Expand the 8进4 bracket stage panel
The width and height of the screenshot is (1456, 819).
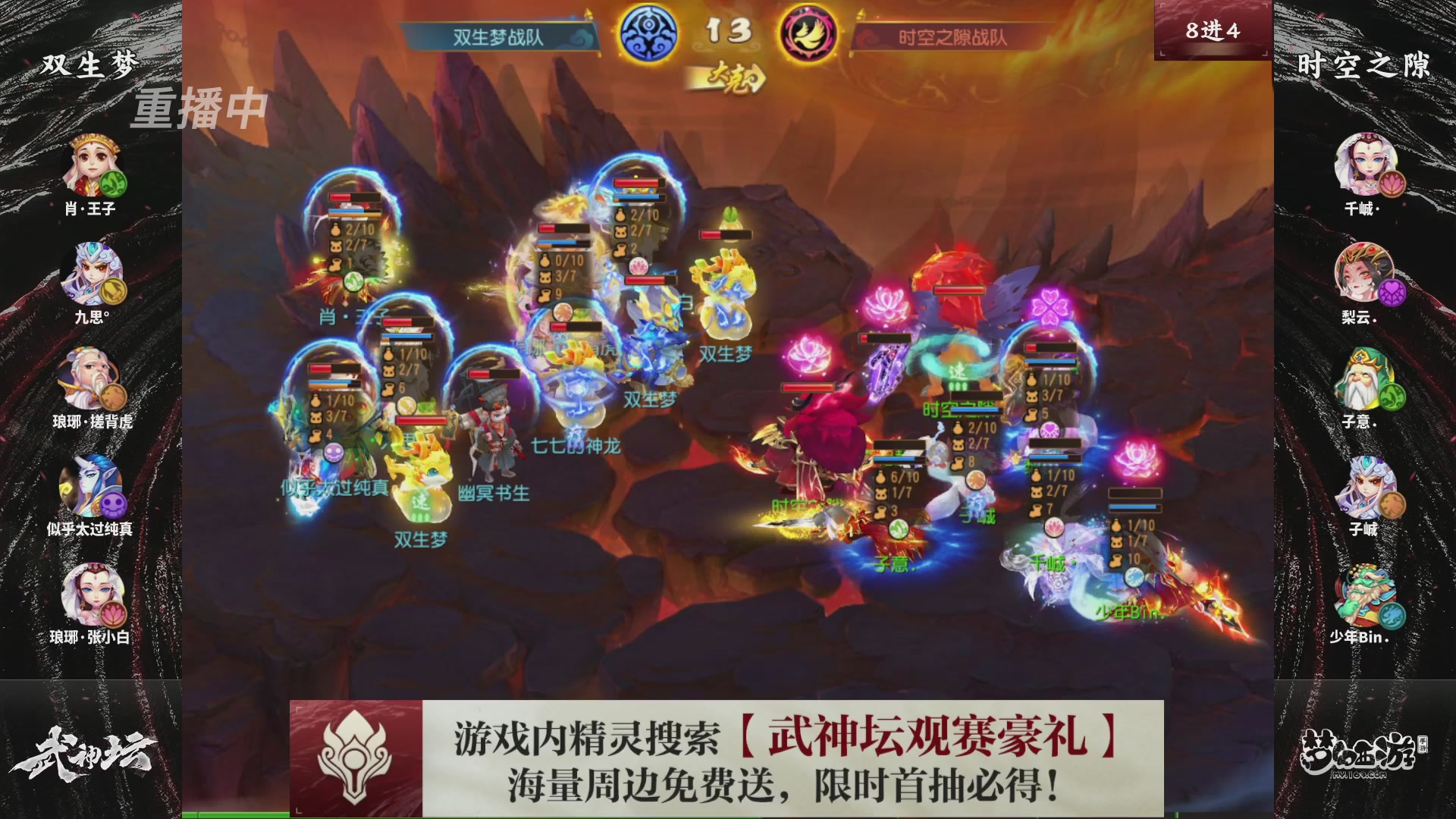coord(1213,30)
